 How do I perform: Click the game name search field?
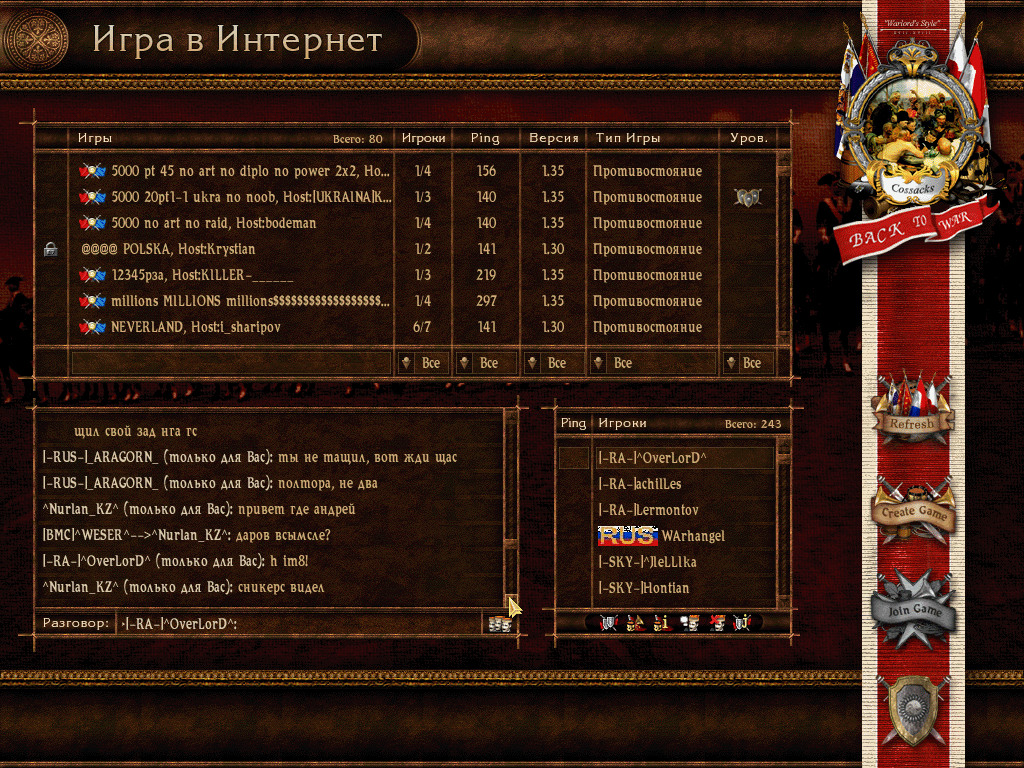coord(230,363)
